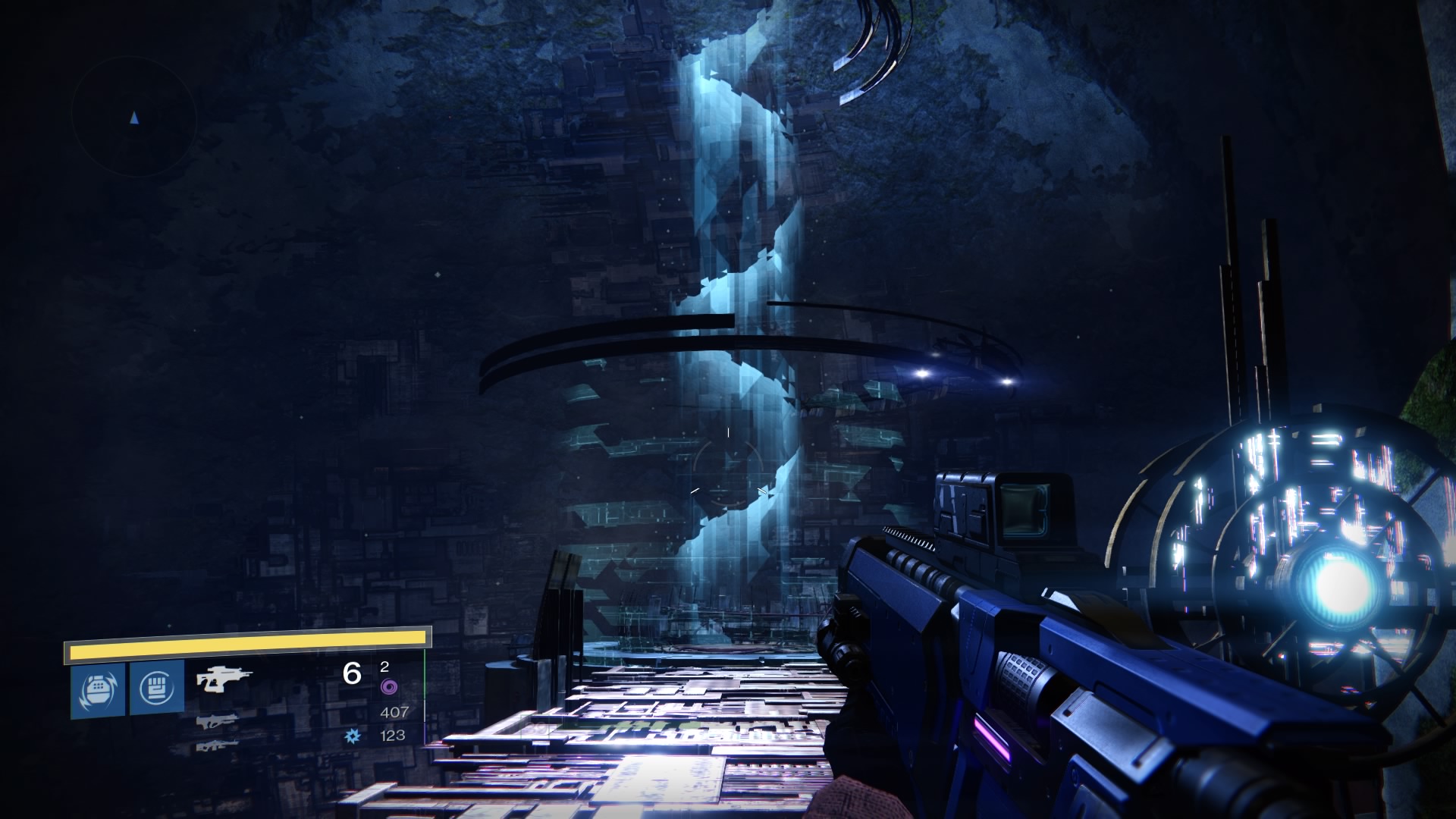Switch to the bottom weapon silhouette
The image size is (1456, 819).
click(216, 746)
